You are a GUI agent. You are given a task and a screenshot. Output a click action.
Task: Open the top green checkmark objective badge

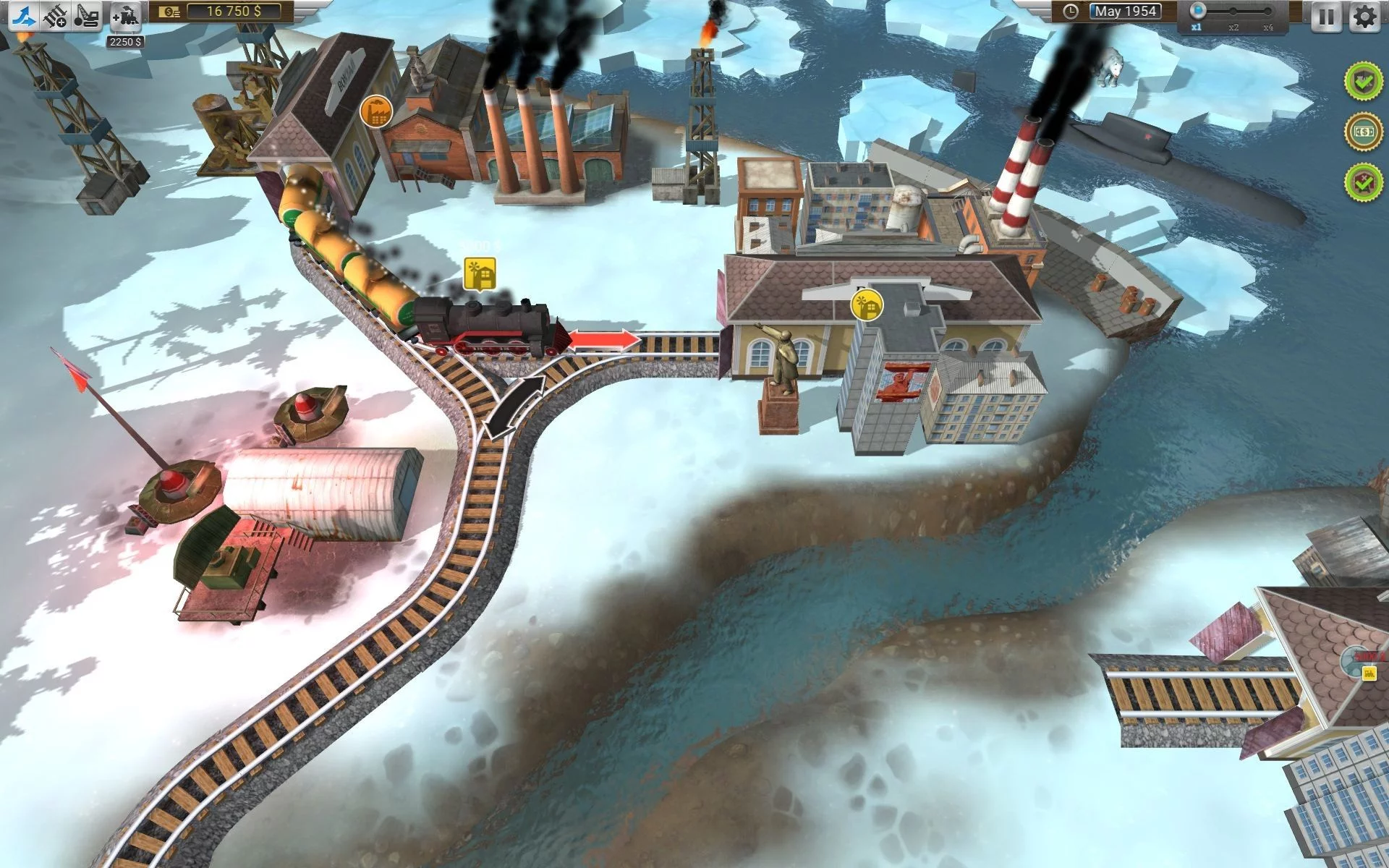[1363, 82]
